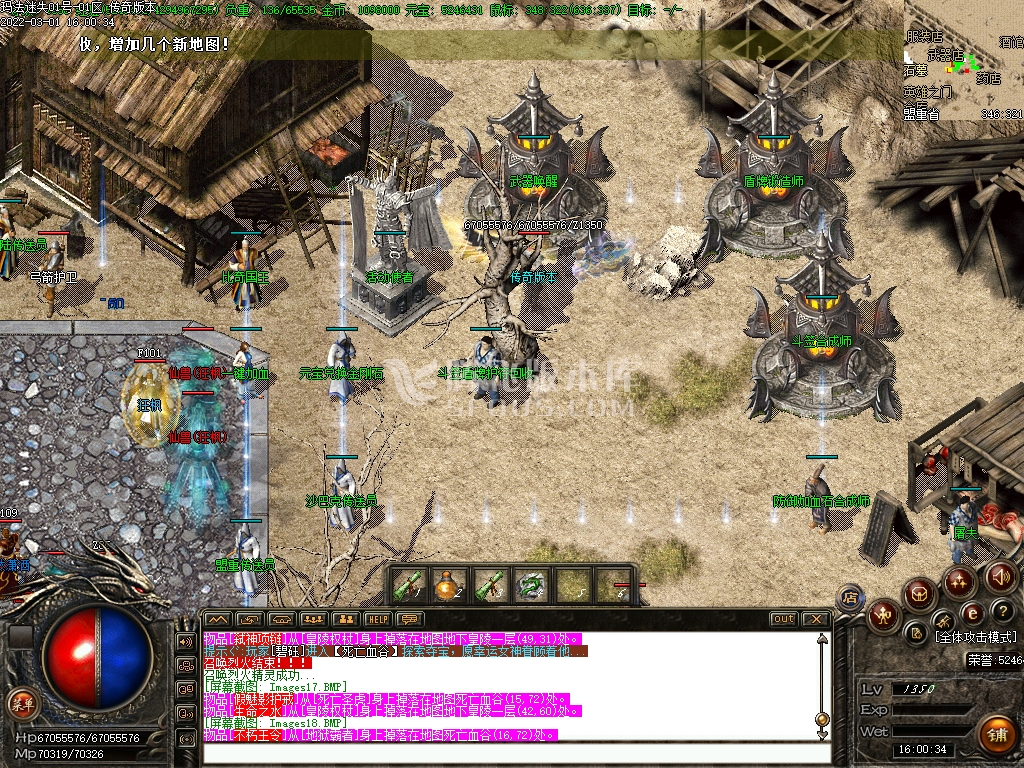The height and width of the screenshot is (768, 1024).
Task: Click the speech bubble chat button
Action: (x=411, y=619)
